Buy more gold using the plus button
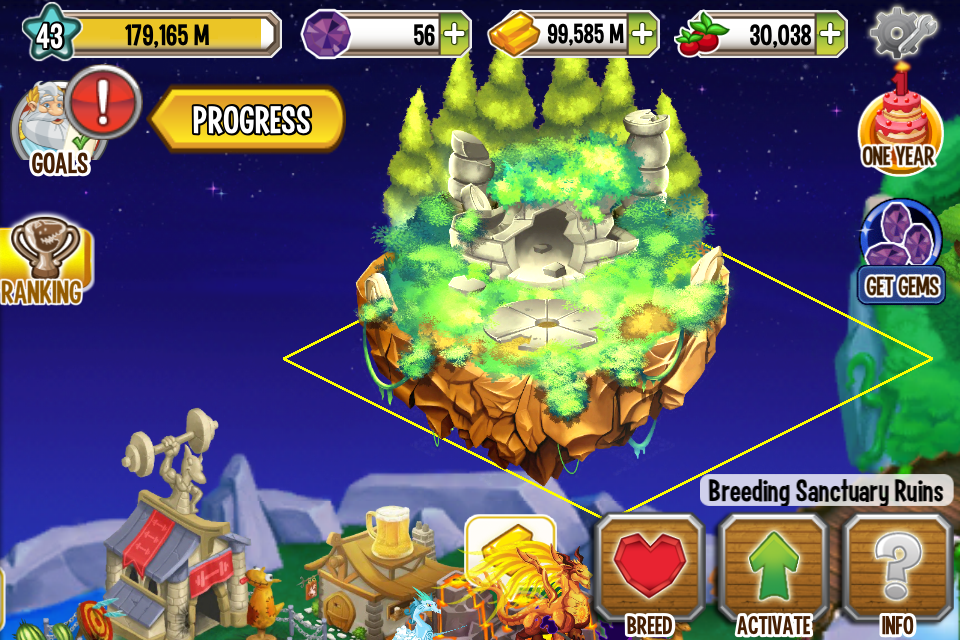The height and width of the screenshot is (640, 960). point(642,35)
